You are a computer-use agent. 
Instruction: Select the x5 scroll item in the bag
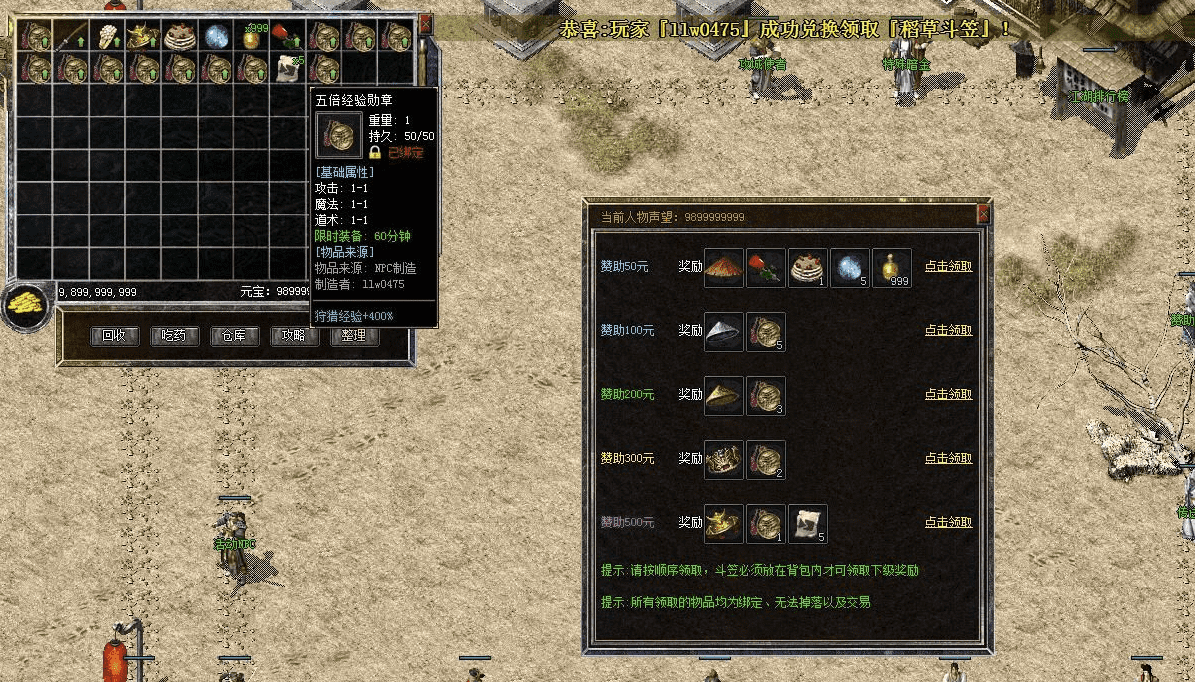coord(289,68)
